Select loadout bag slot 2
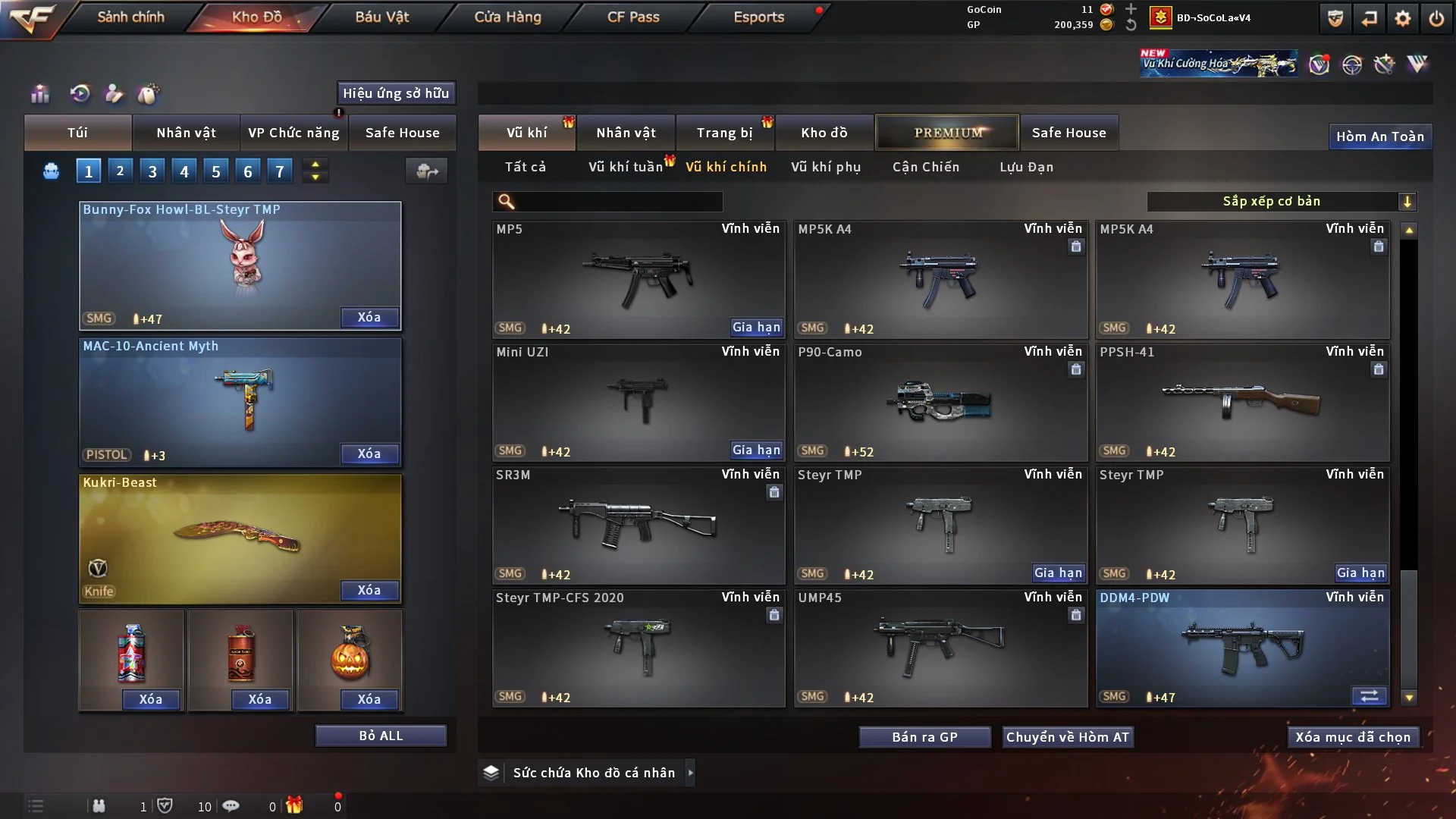This screenshot has width=1456, height=819. click(x=120, y=171)
